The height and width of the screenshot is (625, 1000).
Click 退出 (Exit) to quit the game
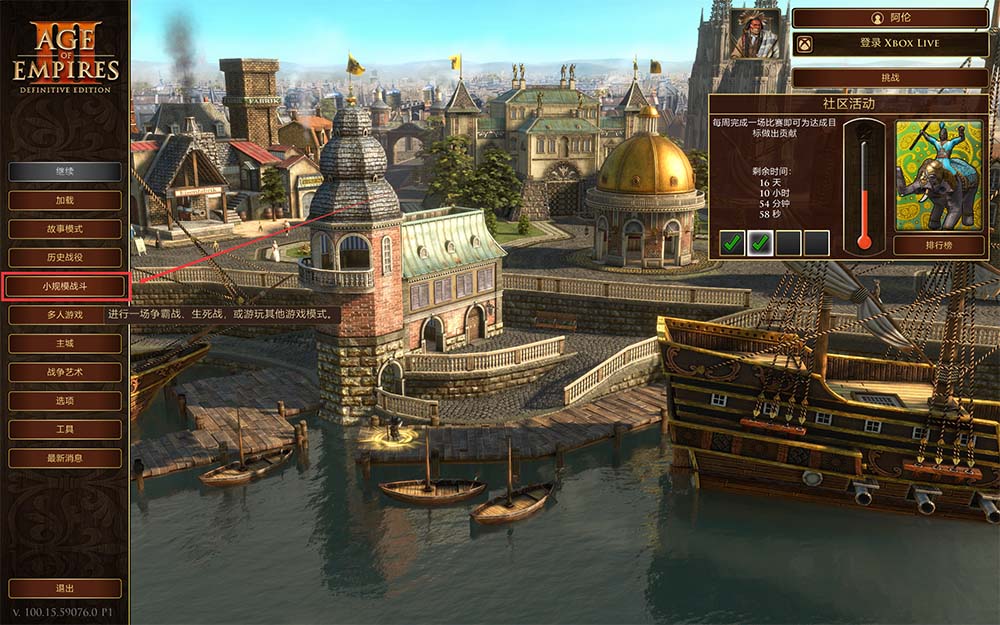tap(65, 588)
